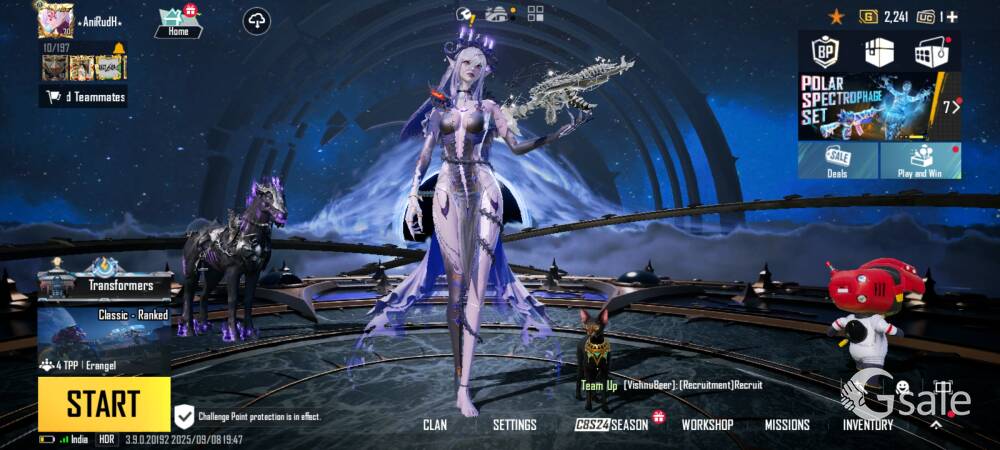Open the BP shield icon
The image size is (1000, 450).
pyautogui.click(x=825, y=51)
